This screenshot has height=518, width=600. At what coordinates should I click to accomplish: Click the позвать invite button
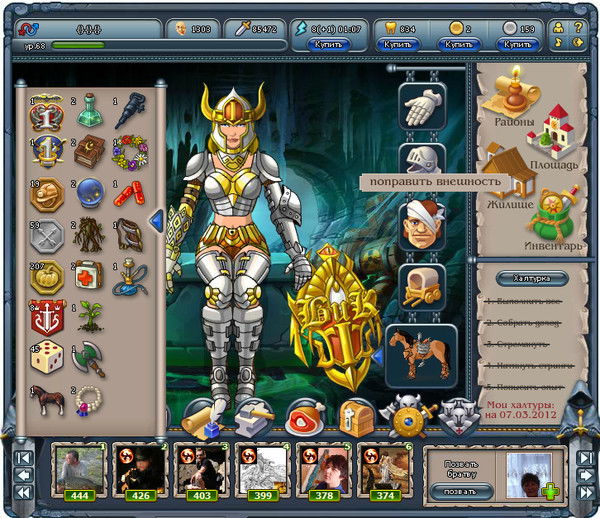coord(458,490)
